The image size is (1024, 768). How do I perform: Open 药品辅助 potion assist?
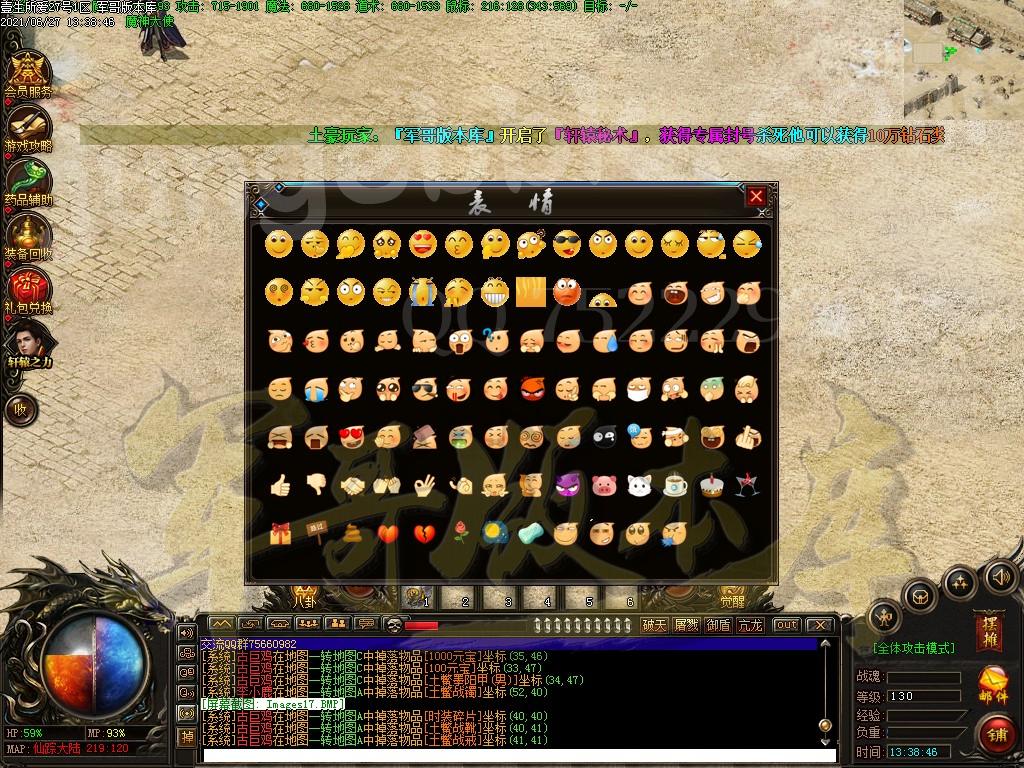point(28,181)
